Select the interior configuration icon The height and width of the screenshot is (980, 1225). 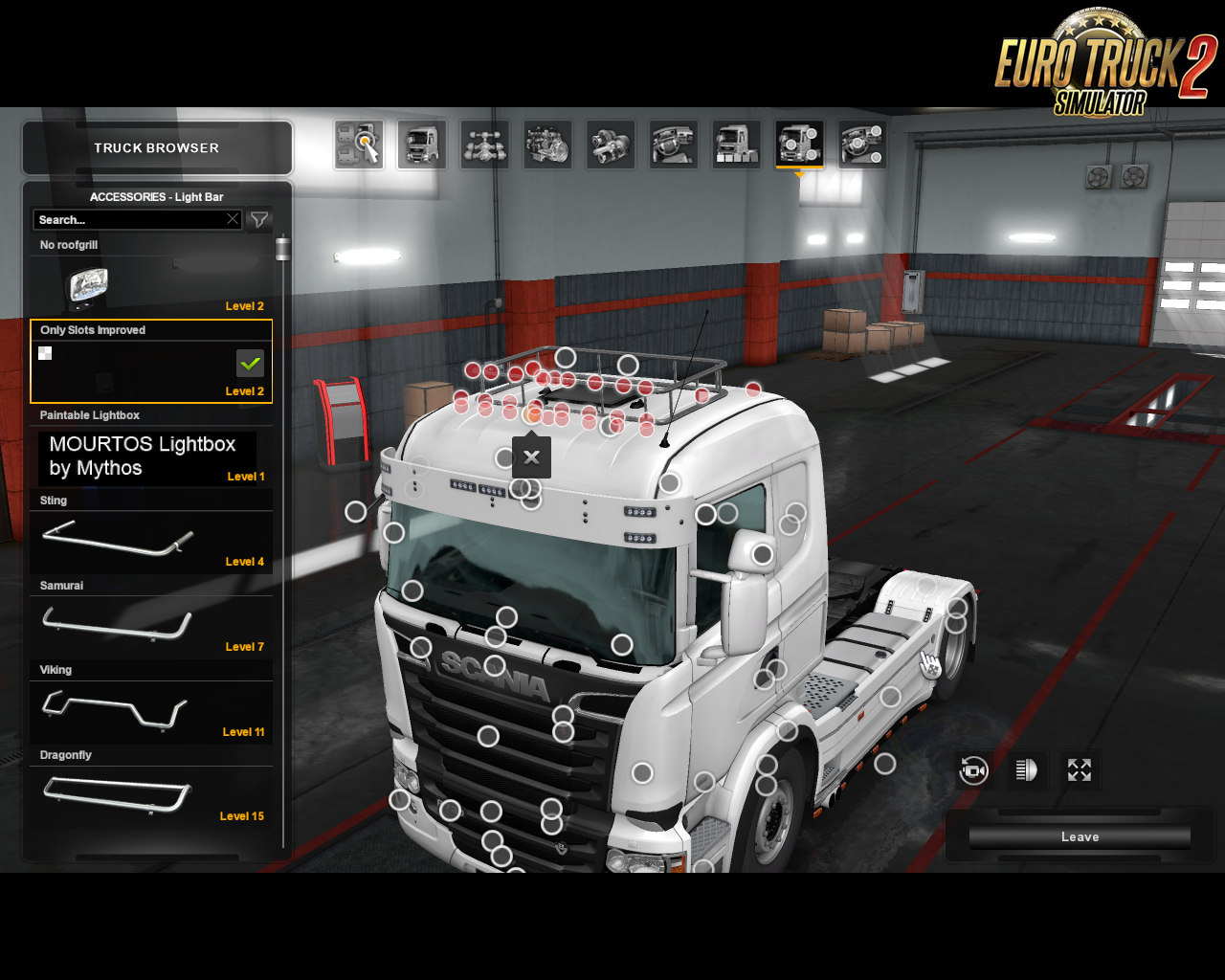click(674, 144)
